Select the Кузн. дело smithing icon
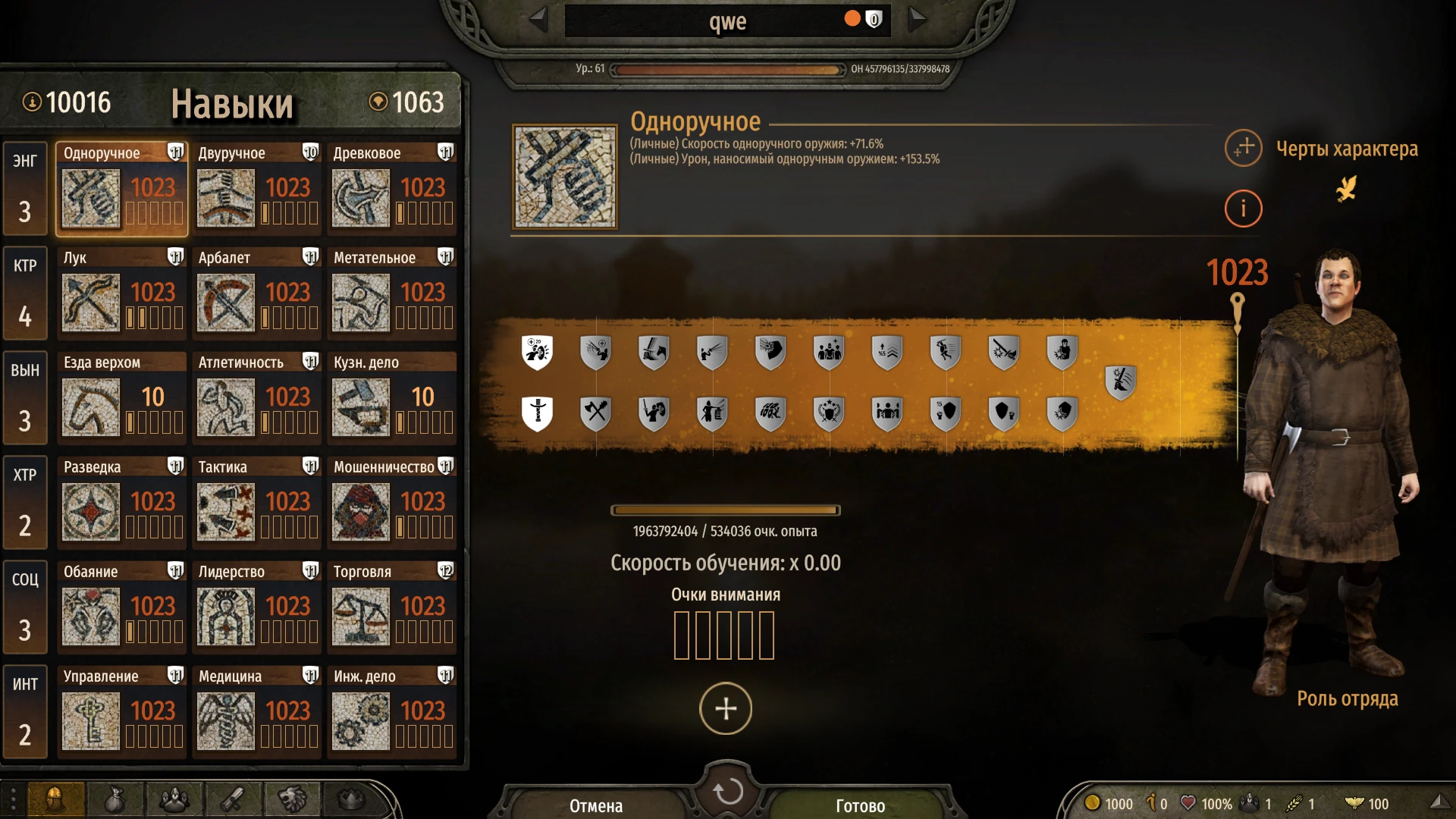The height and width of the screenshot is (819, 1456). tap(360, 409)
